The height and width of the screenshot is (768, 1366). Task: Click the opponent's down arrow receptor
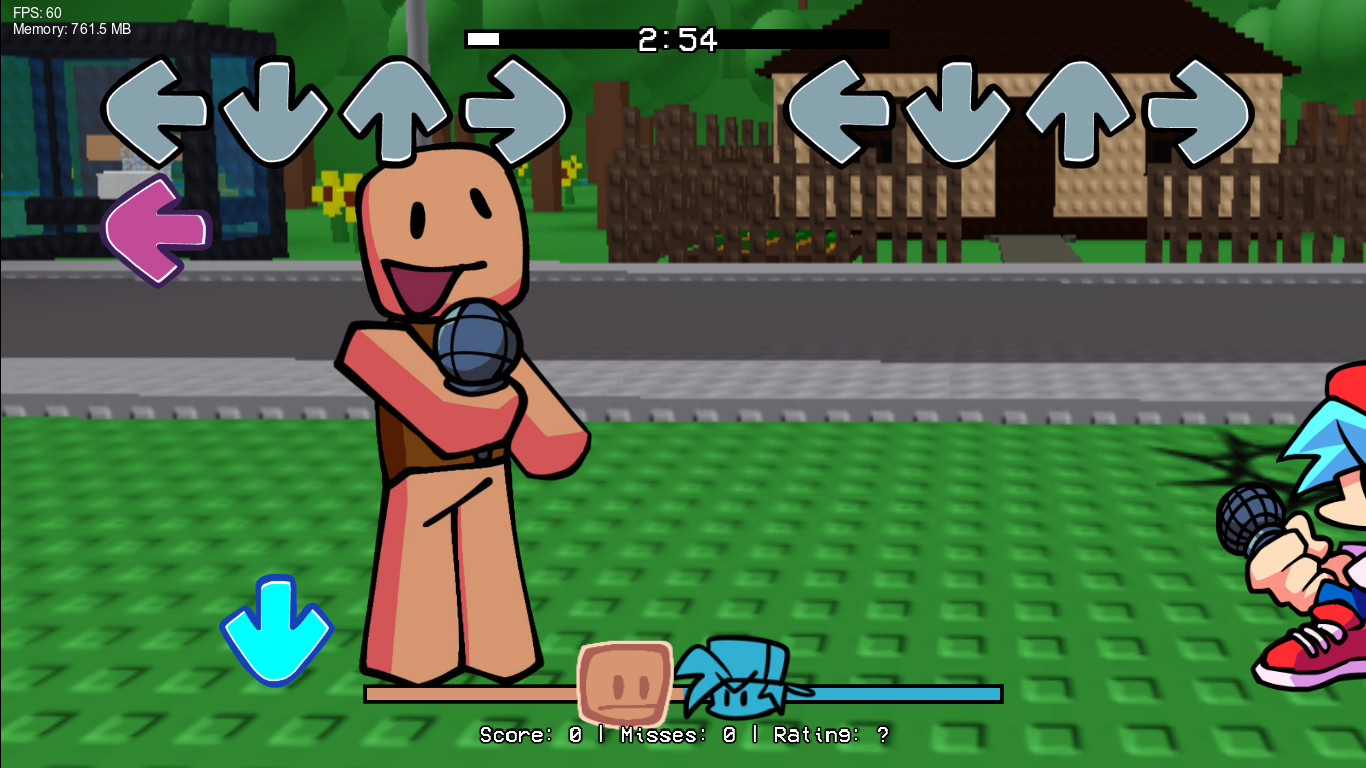pos(275,110)
